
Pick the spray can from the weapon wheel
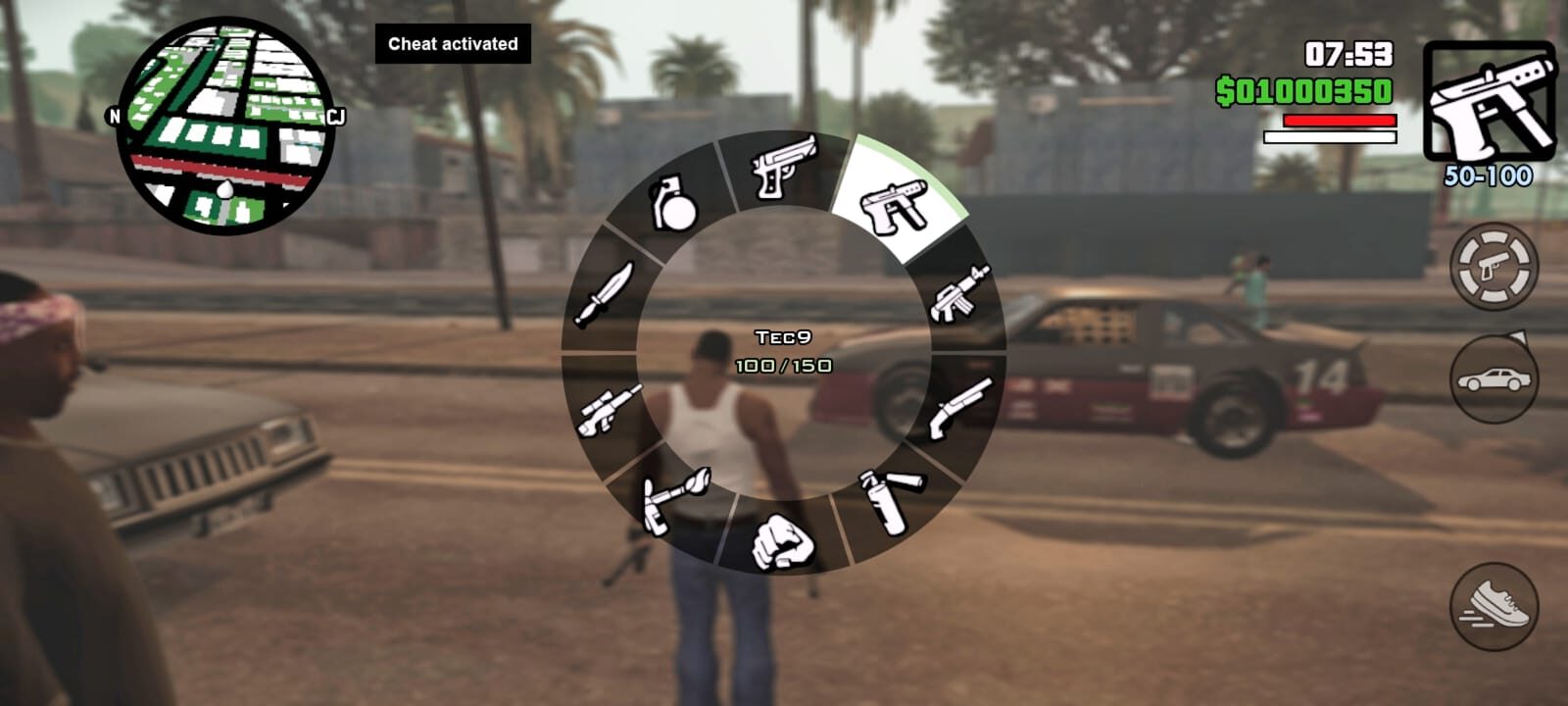892,500
